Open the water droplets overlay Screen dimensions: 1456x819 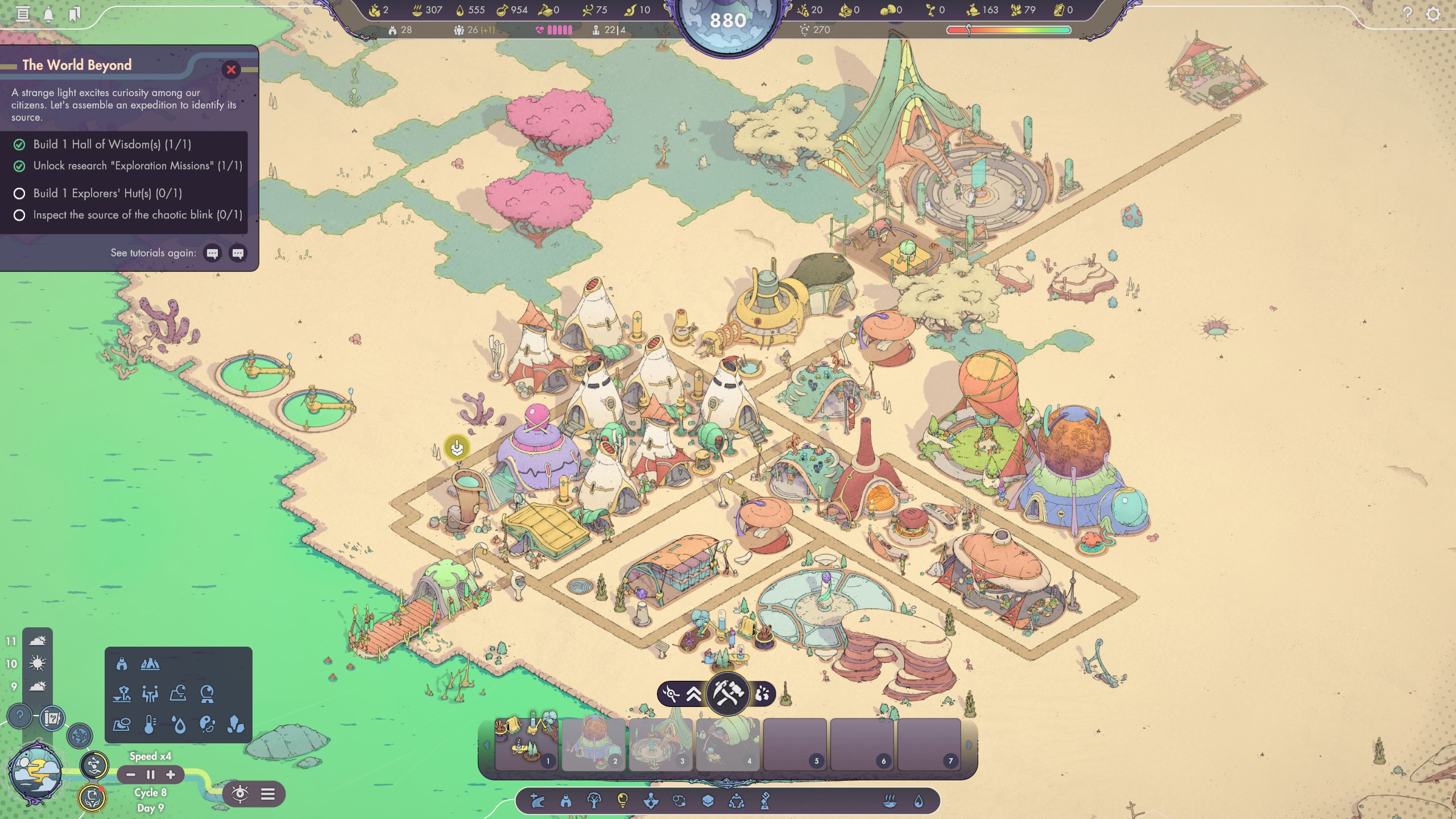click(177, 724)
